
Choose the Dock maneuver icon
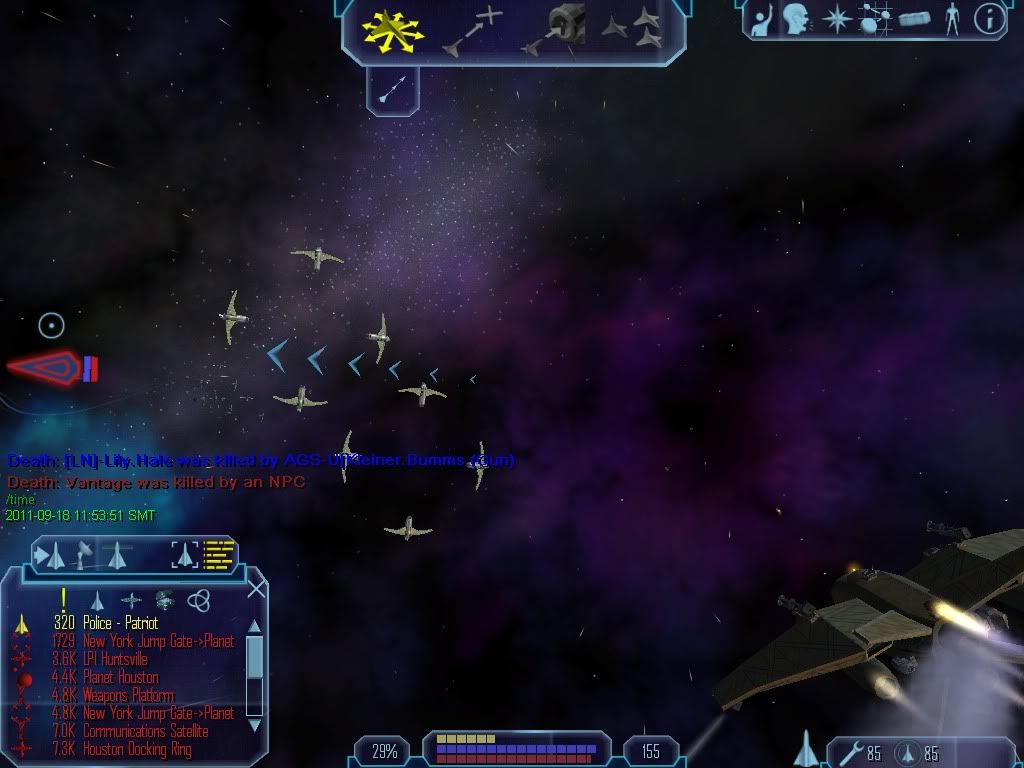554,30
